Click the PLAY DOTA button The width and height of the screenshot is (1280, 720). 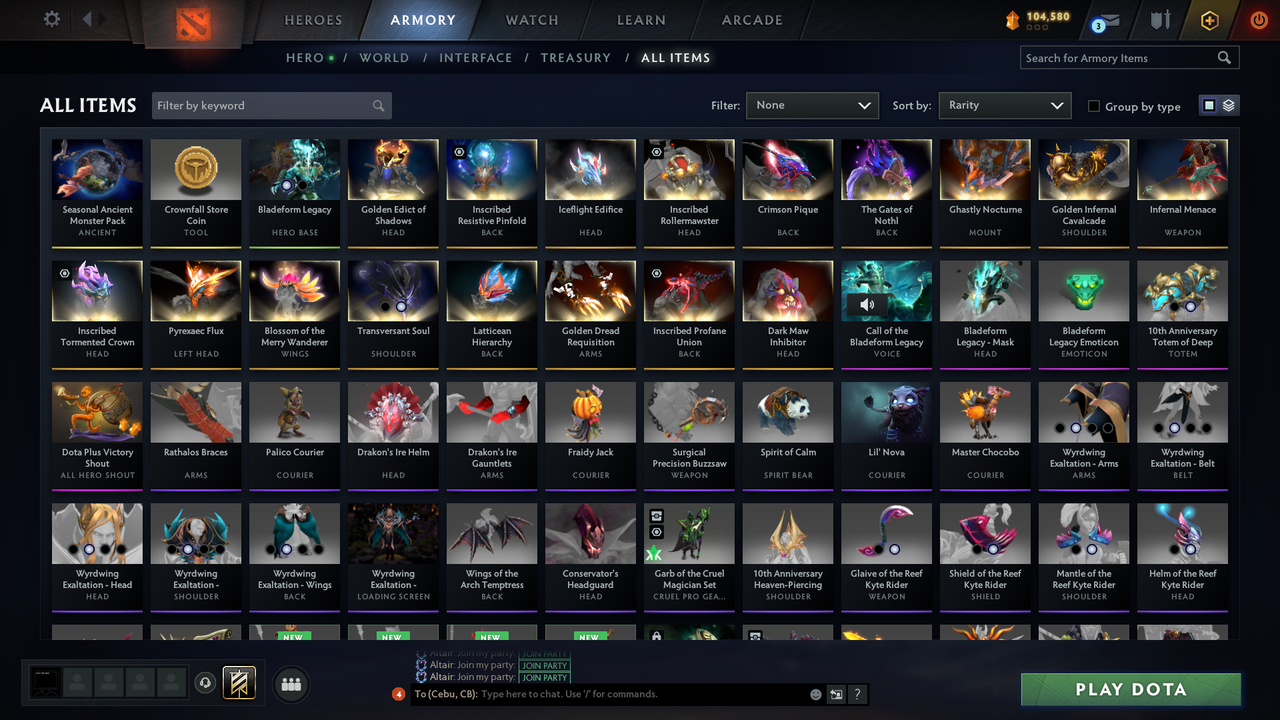(x=1130, y=689)
